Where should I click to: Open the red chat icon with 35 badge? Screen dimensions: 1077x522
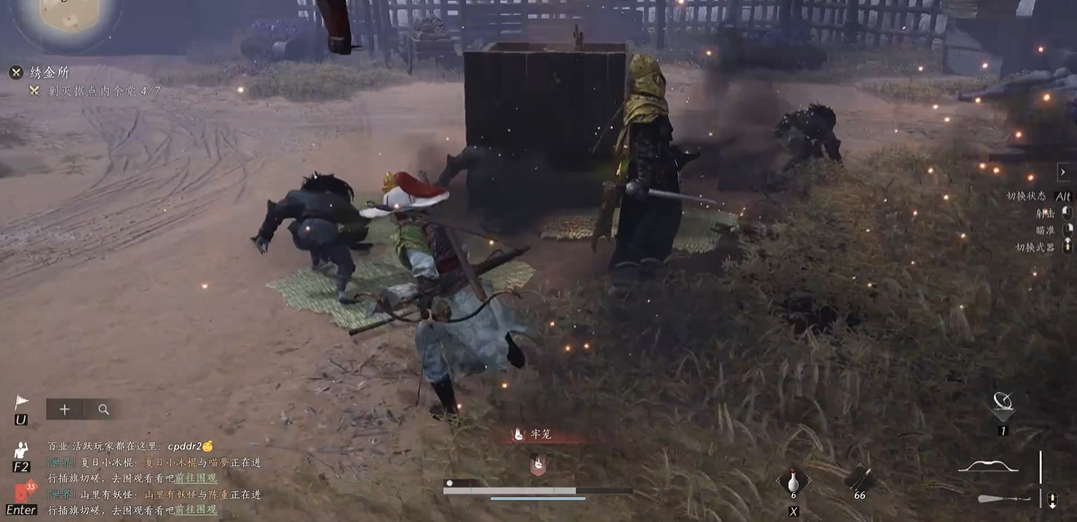[x=22, y=493]
